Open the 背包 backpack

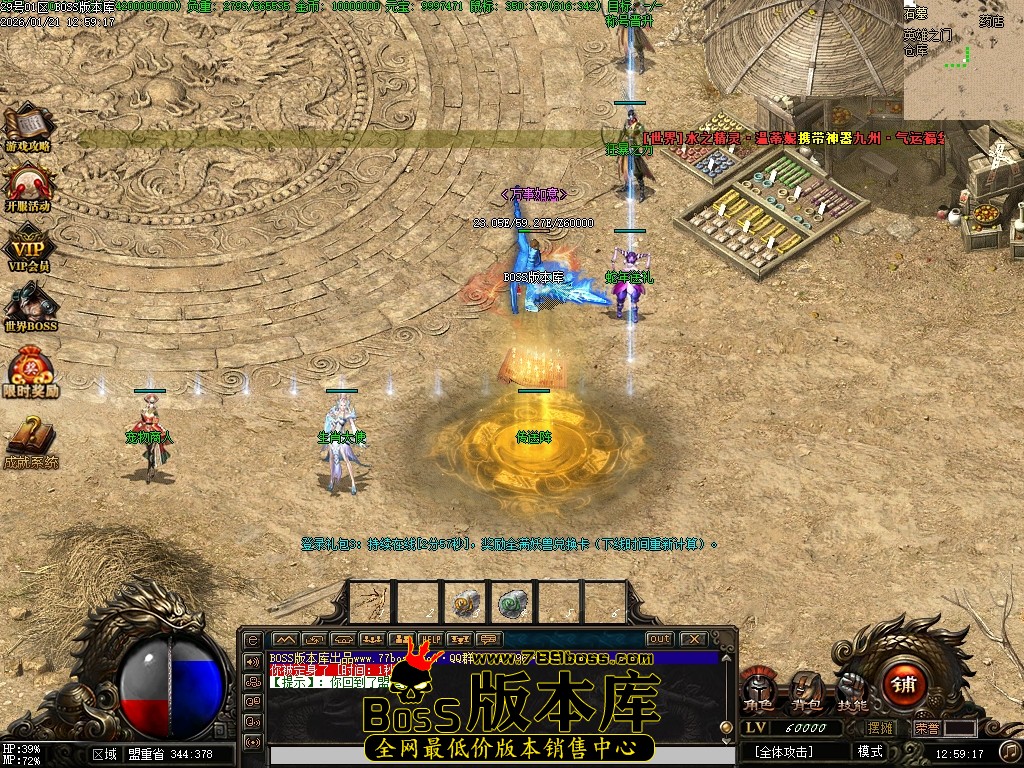click(806, 689)
